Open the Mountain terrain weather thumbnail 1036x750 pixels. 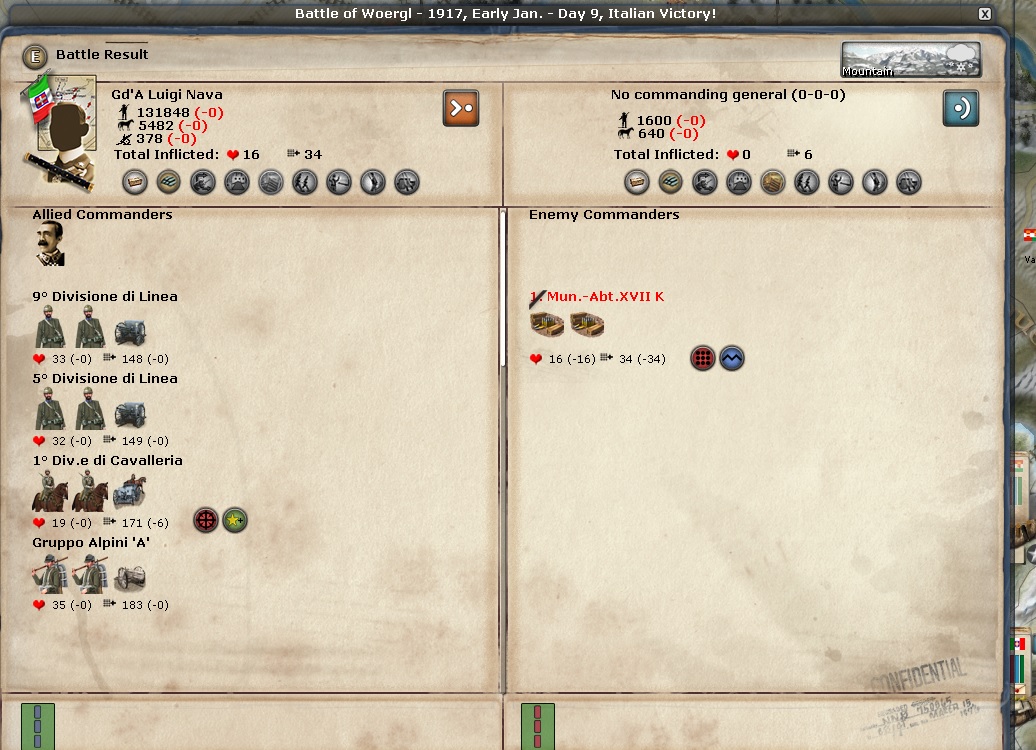910,60
